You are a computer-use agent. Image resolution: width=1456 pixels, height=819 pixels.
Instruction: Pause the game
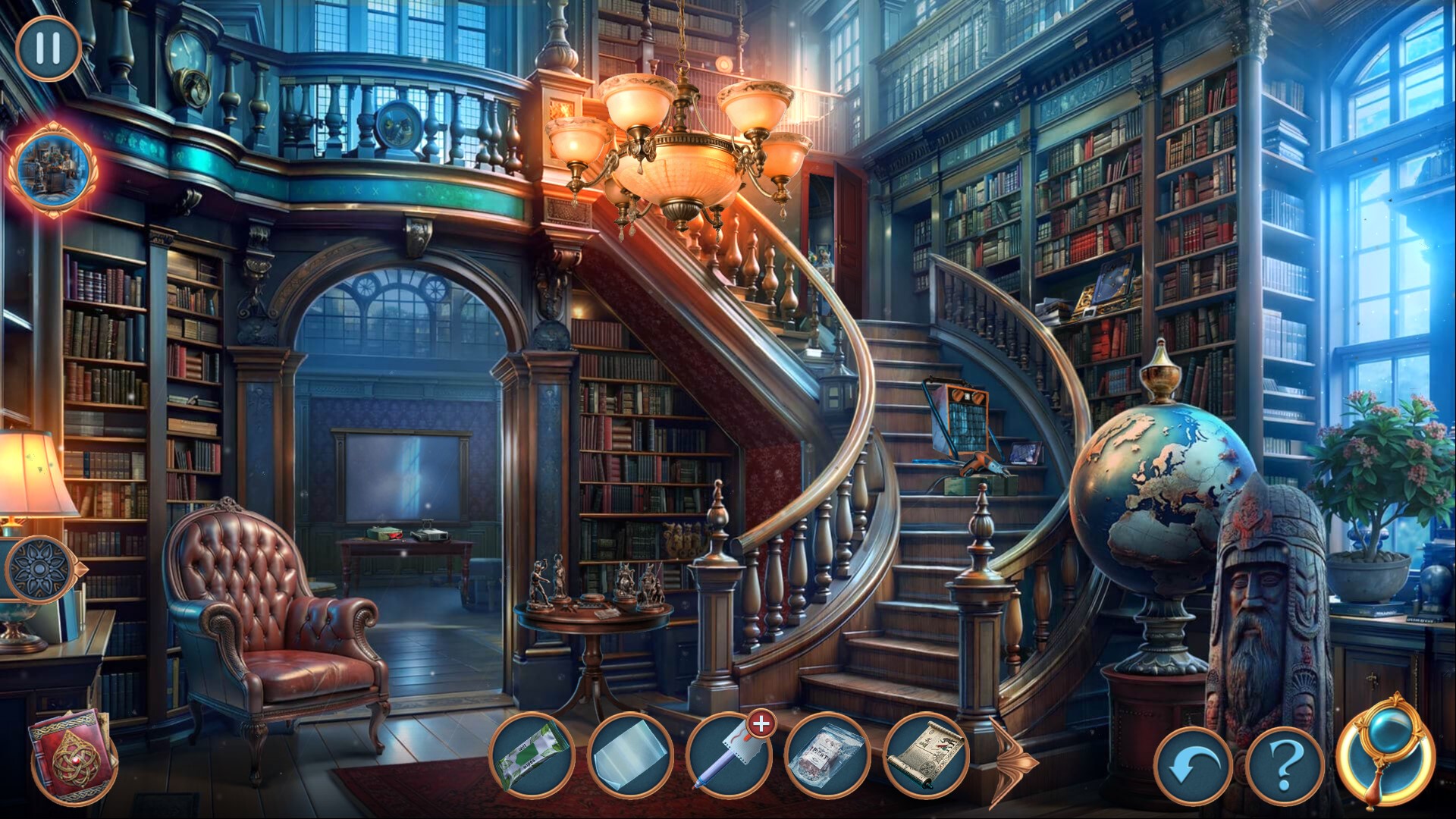[48, 49]
